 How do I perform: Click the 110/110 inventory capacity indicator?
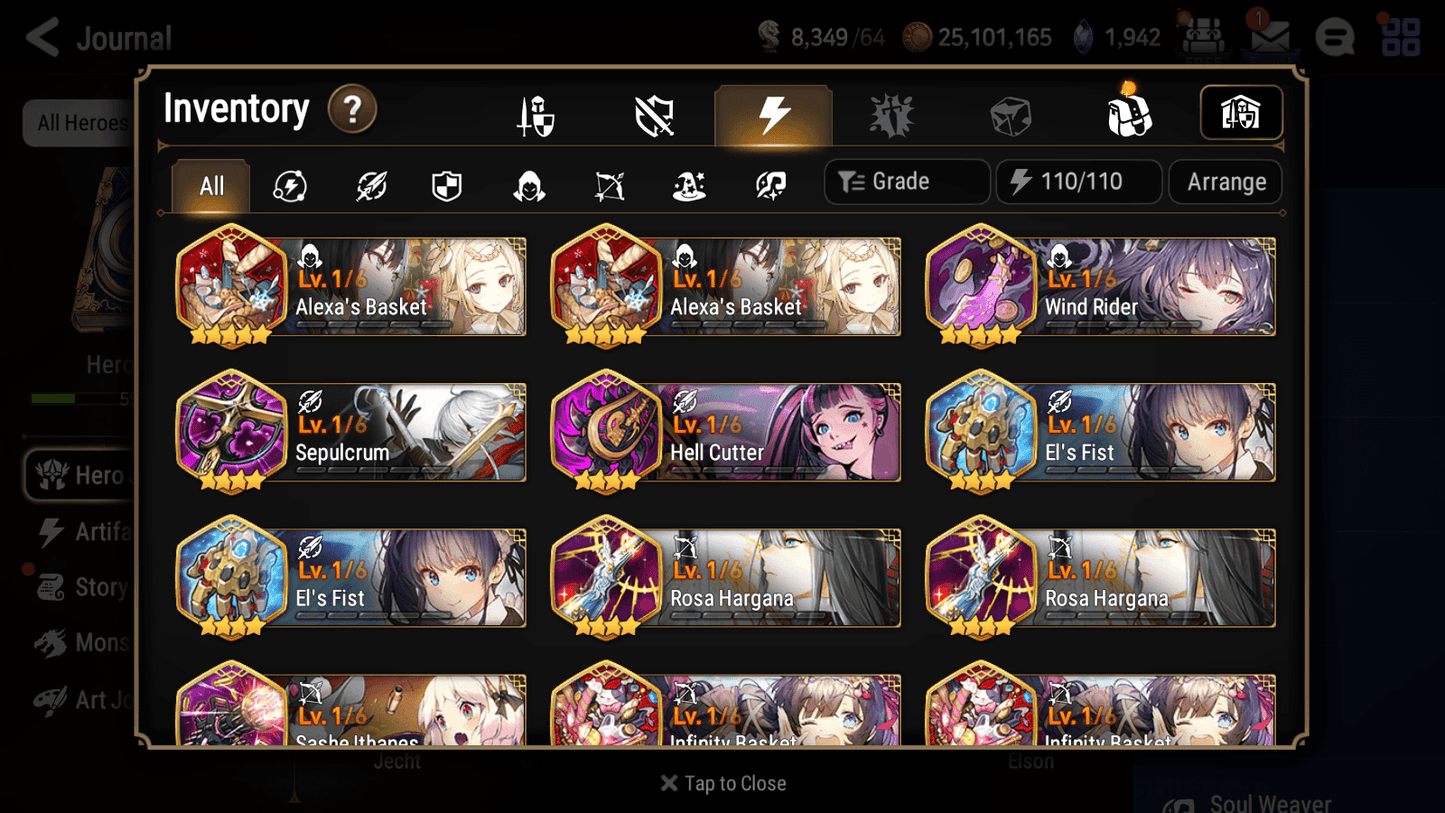click(1079, 181)
